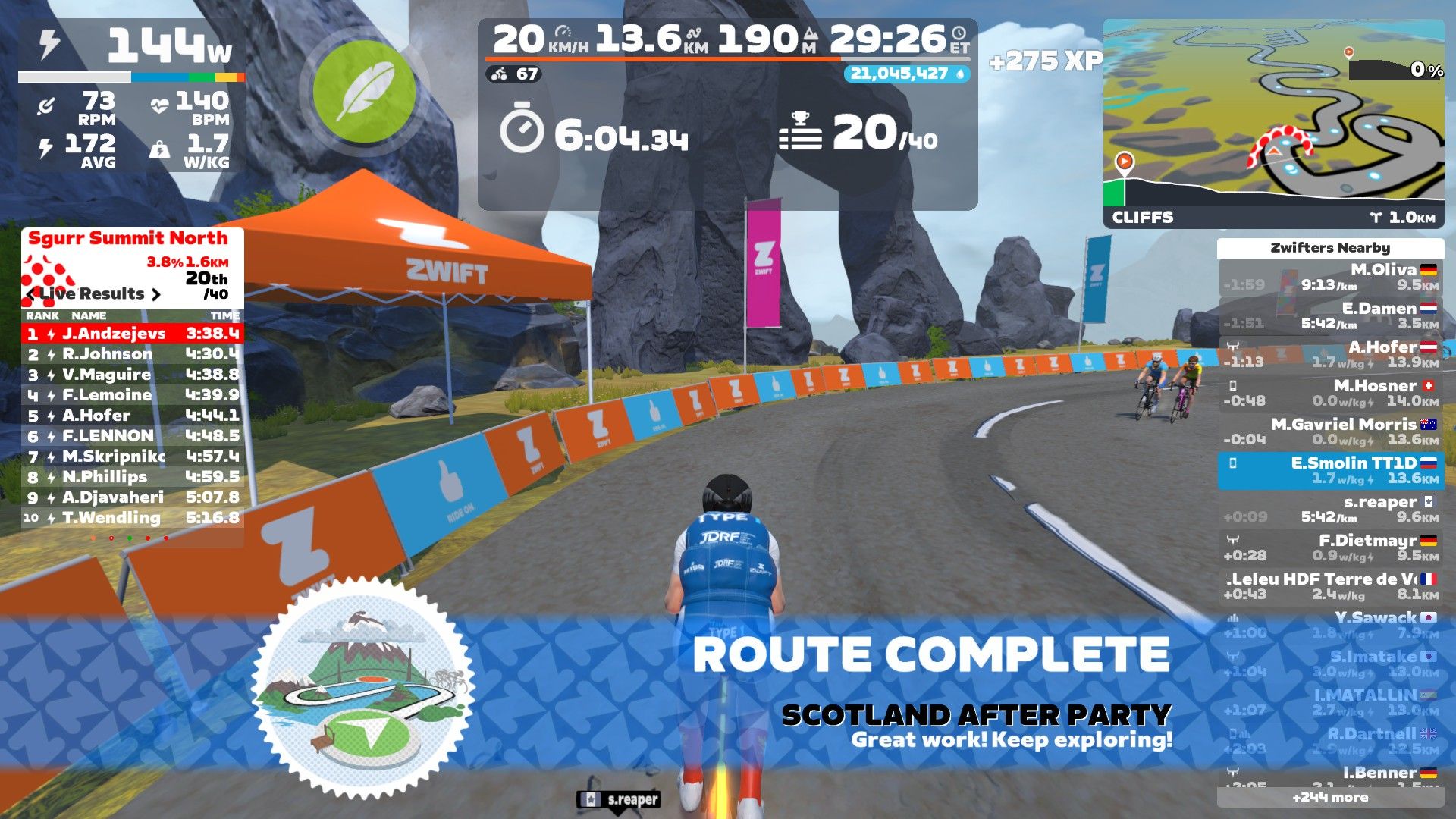
Task: Choose E.Damen from nearby riders
Action: [x=1330, y=316]
